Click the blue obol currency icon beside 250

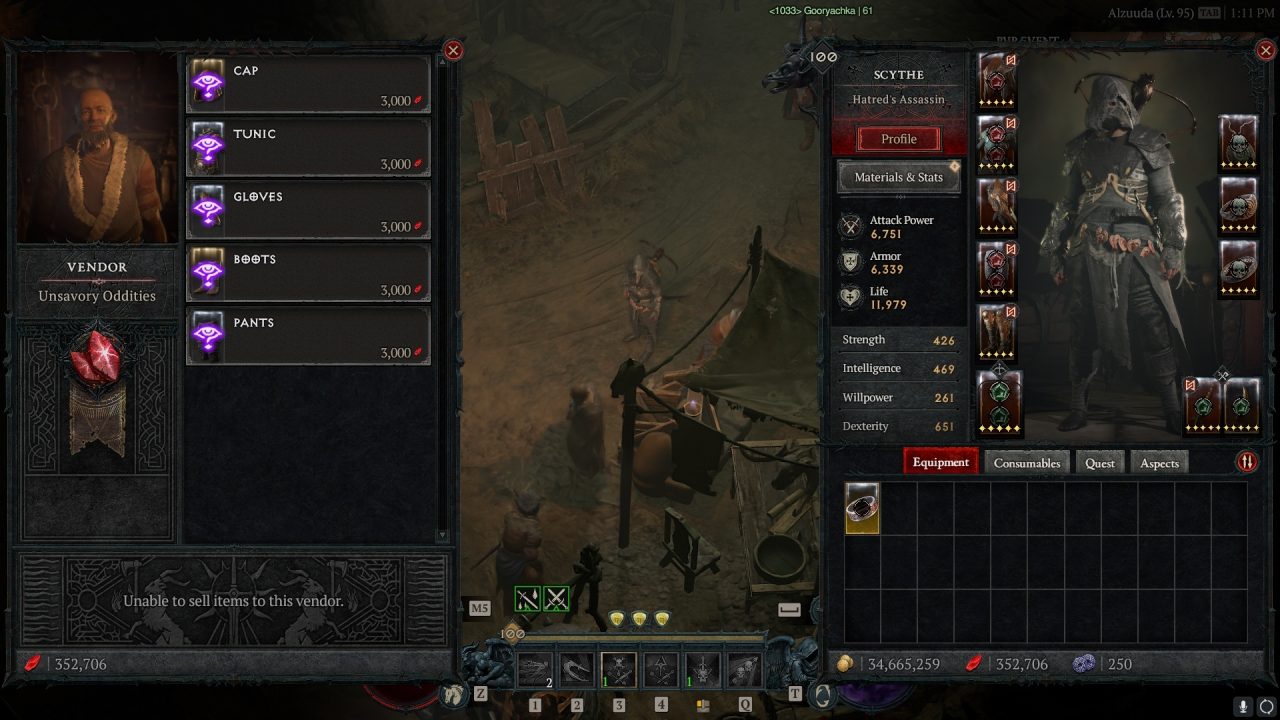click(x=1083, y=664)
